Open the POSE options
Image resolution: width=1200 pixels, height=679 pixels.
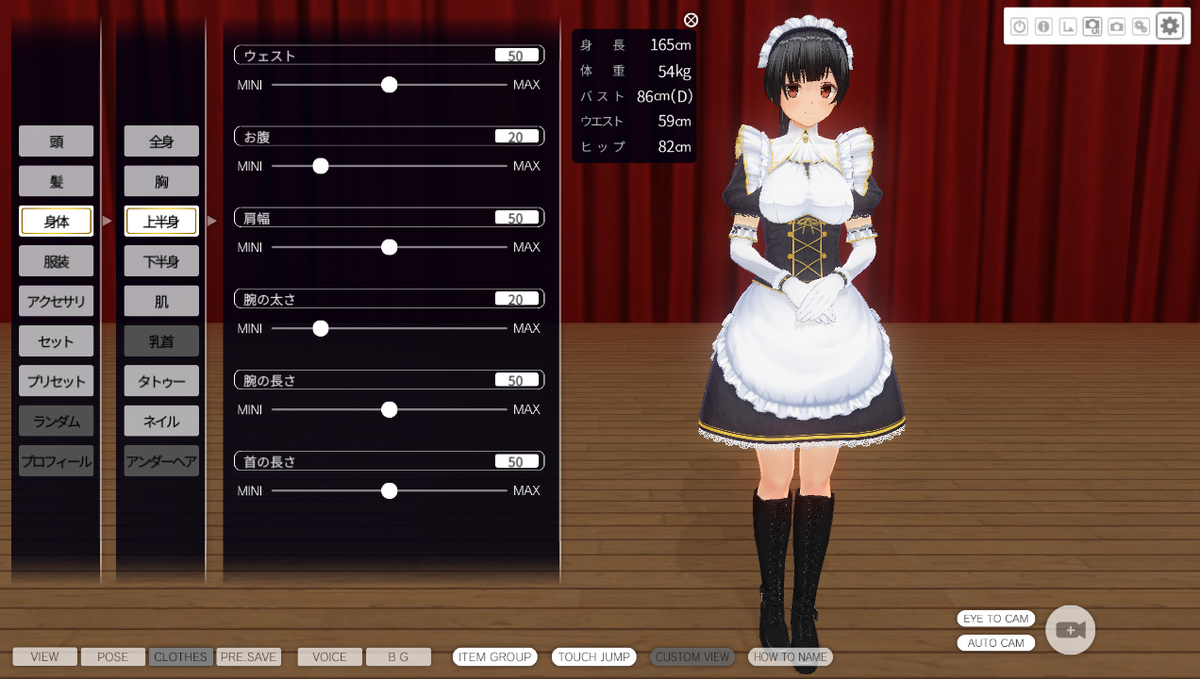point(113,657)
